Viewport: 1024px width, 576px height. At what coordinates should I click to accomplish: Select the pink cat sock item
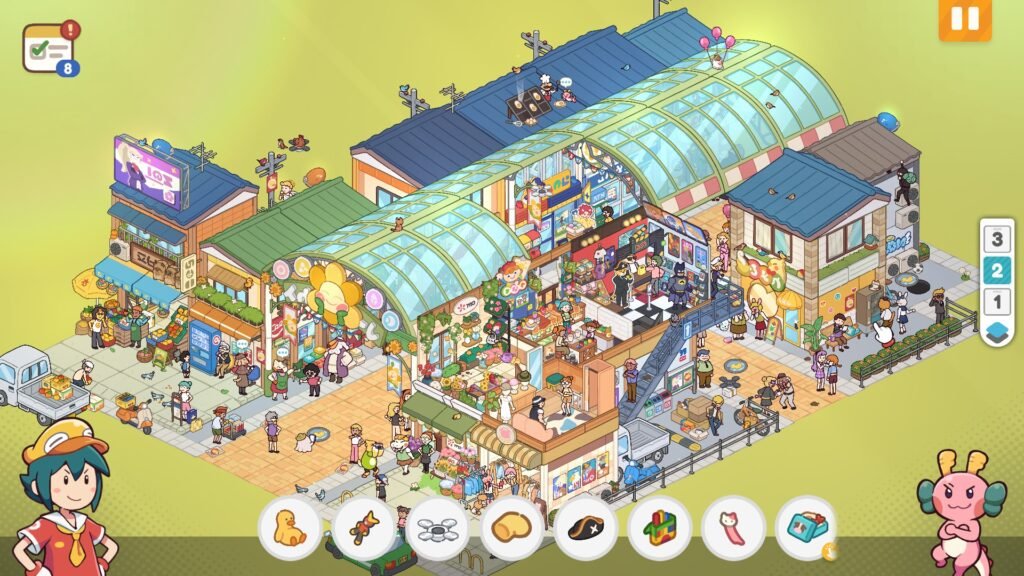coord(733,528)
